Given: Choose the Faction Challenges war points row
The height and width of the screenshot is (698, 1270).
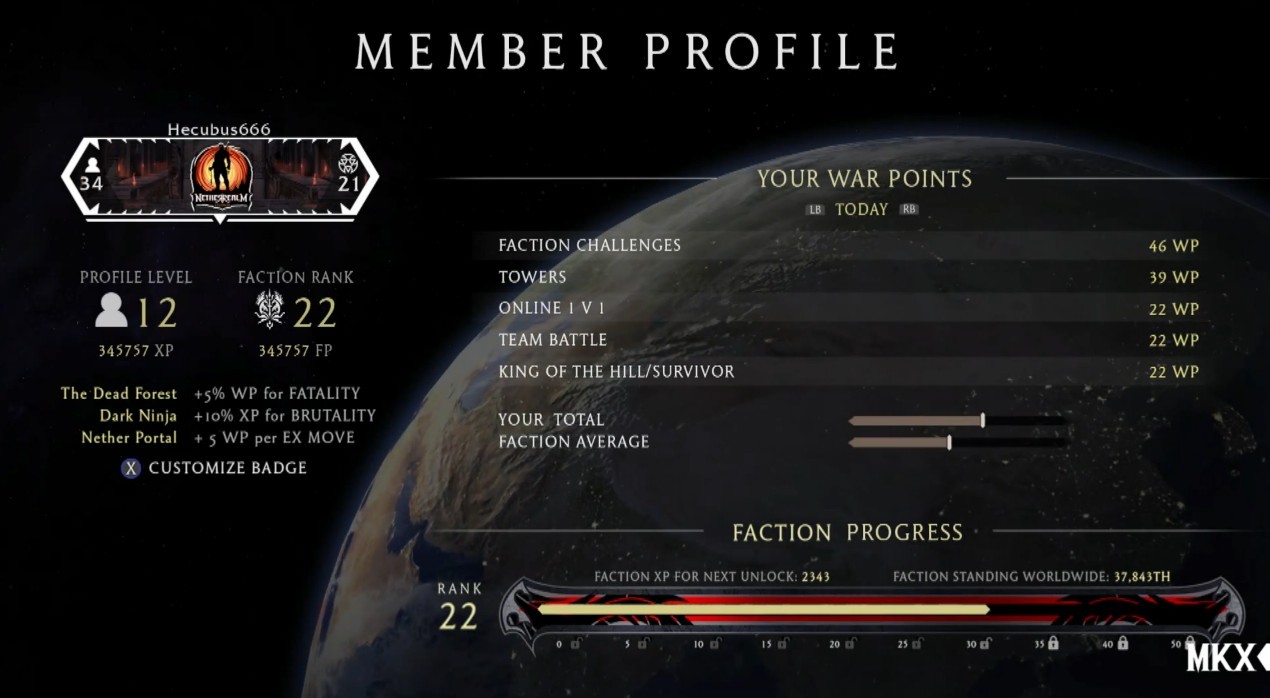Looking at the screenshot, I should (x=848, y=245).
